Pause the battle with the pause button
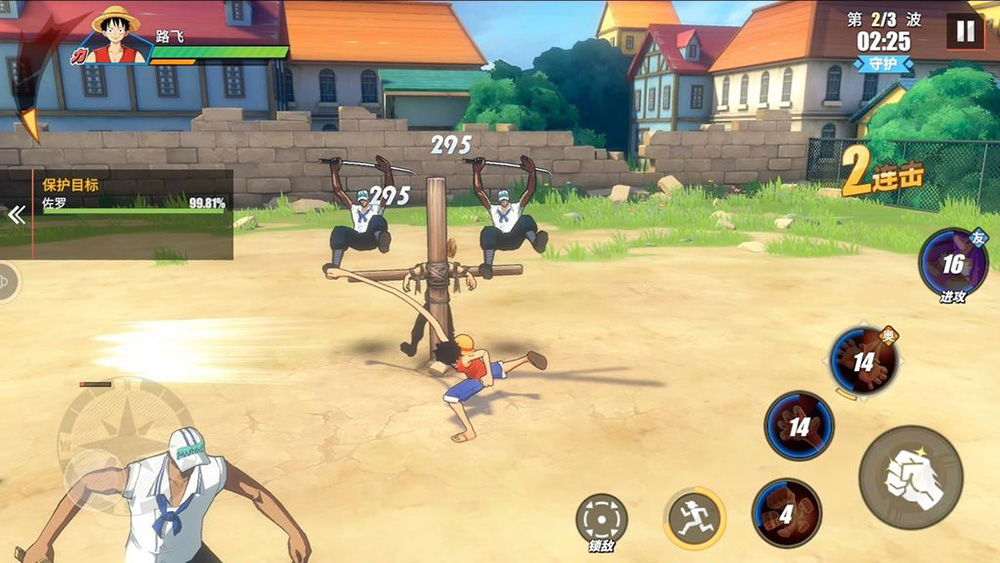The image size is (1000, 563). pyautogui.click(x=965, y=31)
